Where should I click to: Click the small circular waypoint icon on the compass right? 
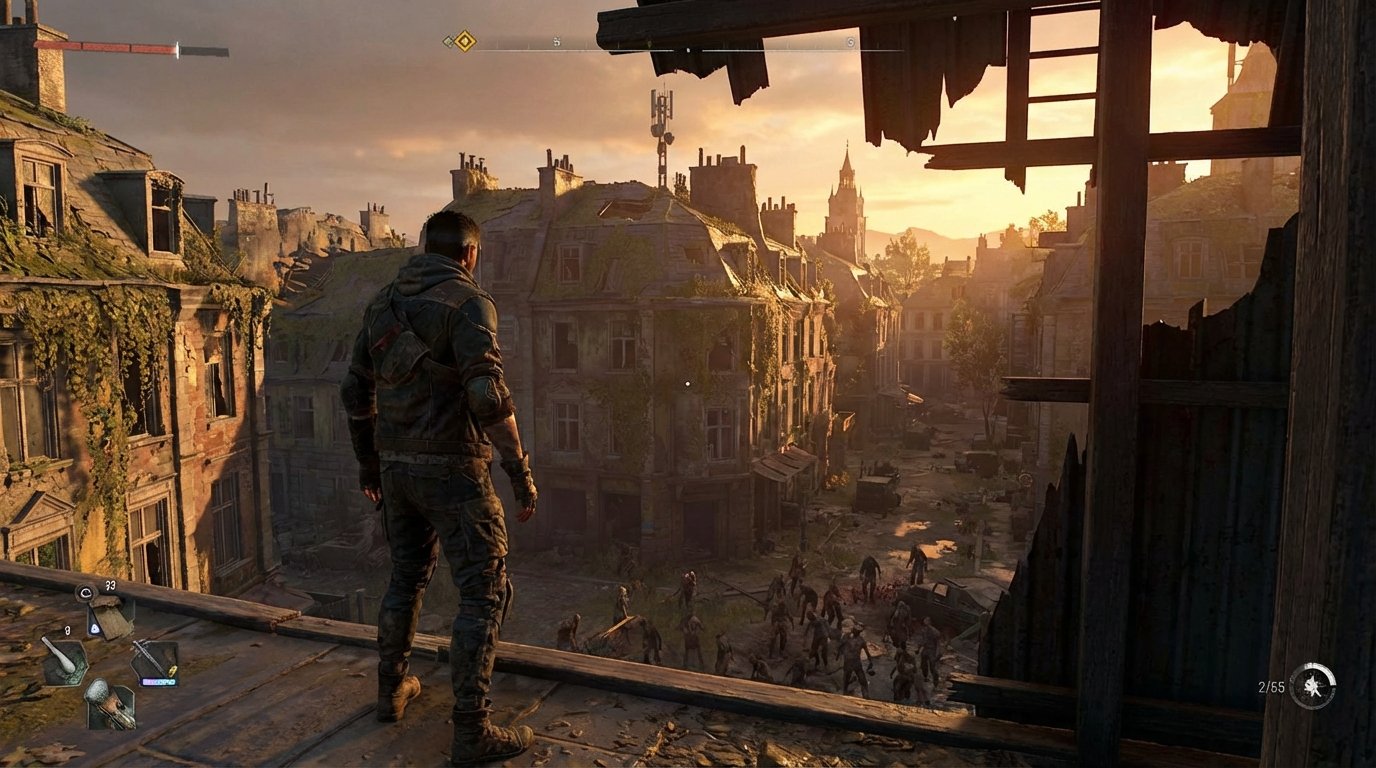(851, 43)
